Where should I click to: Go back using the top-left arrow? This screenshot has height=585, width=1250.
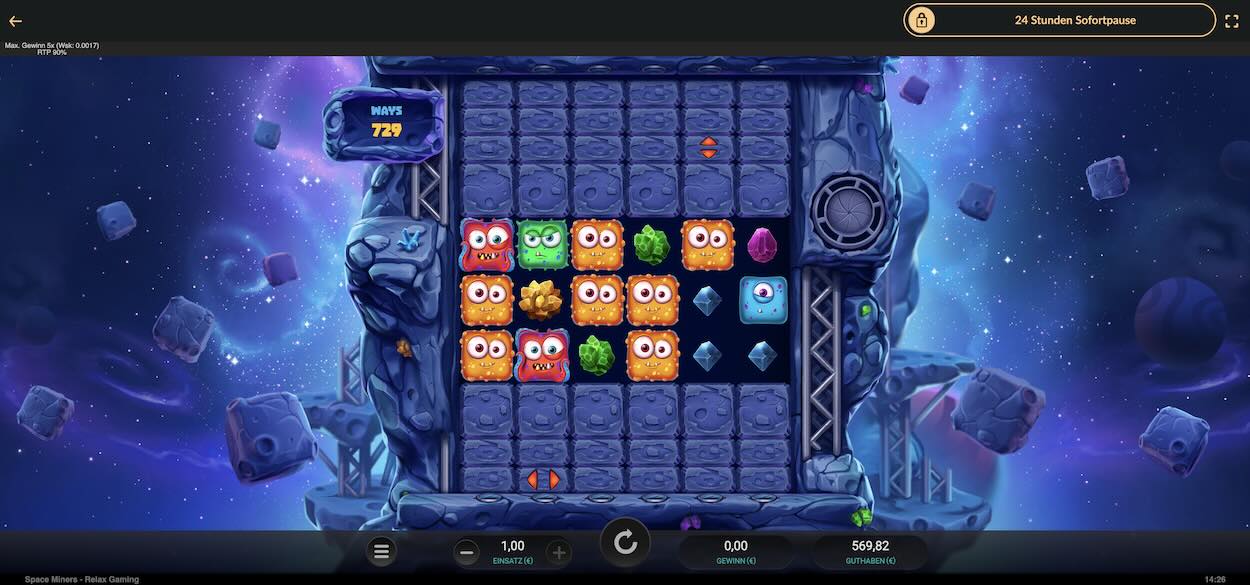tap(15, 20)
